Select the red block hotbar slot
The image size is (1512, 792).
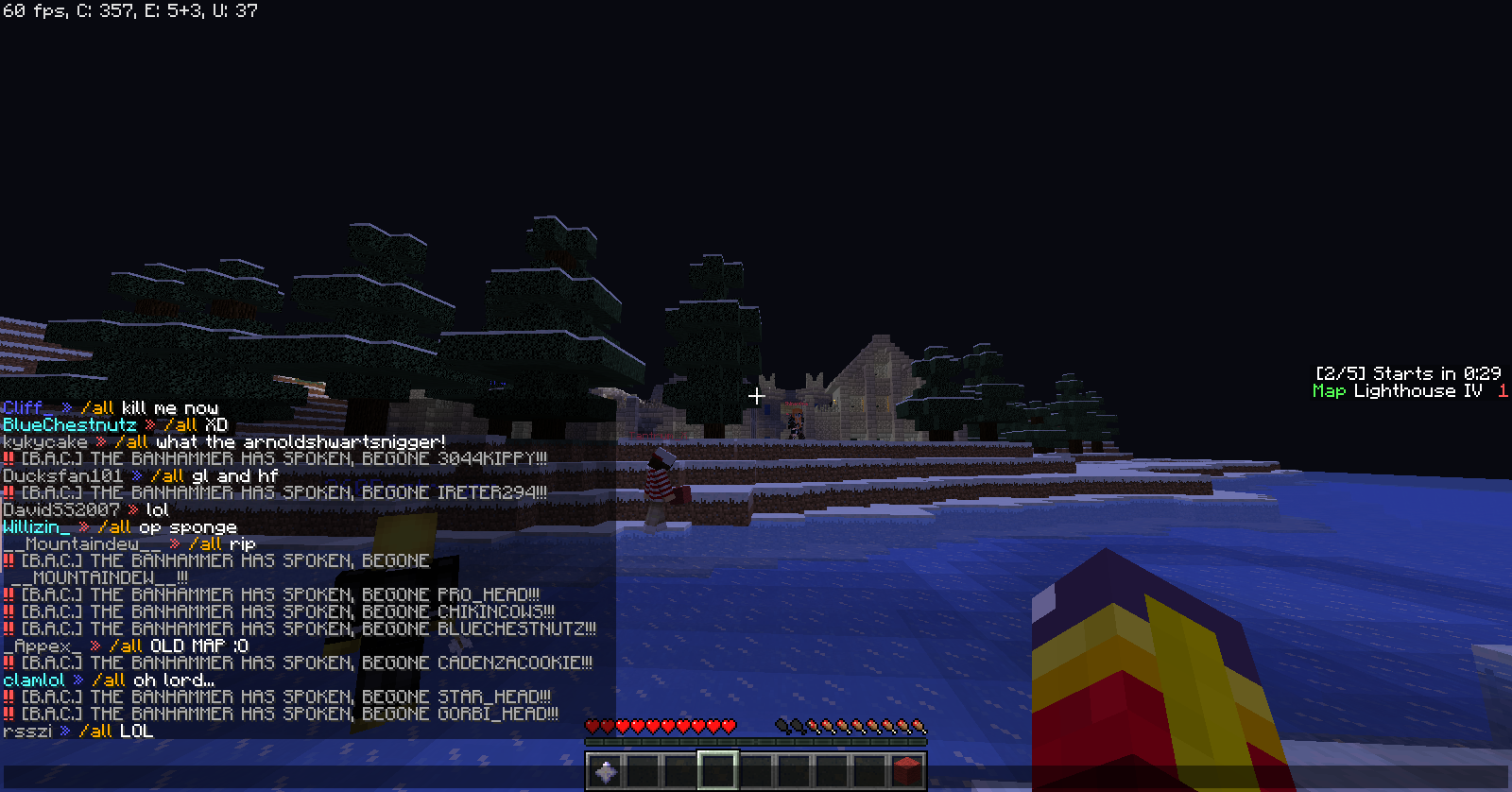pos(907,771)
